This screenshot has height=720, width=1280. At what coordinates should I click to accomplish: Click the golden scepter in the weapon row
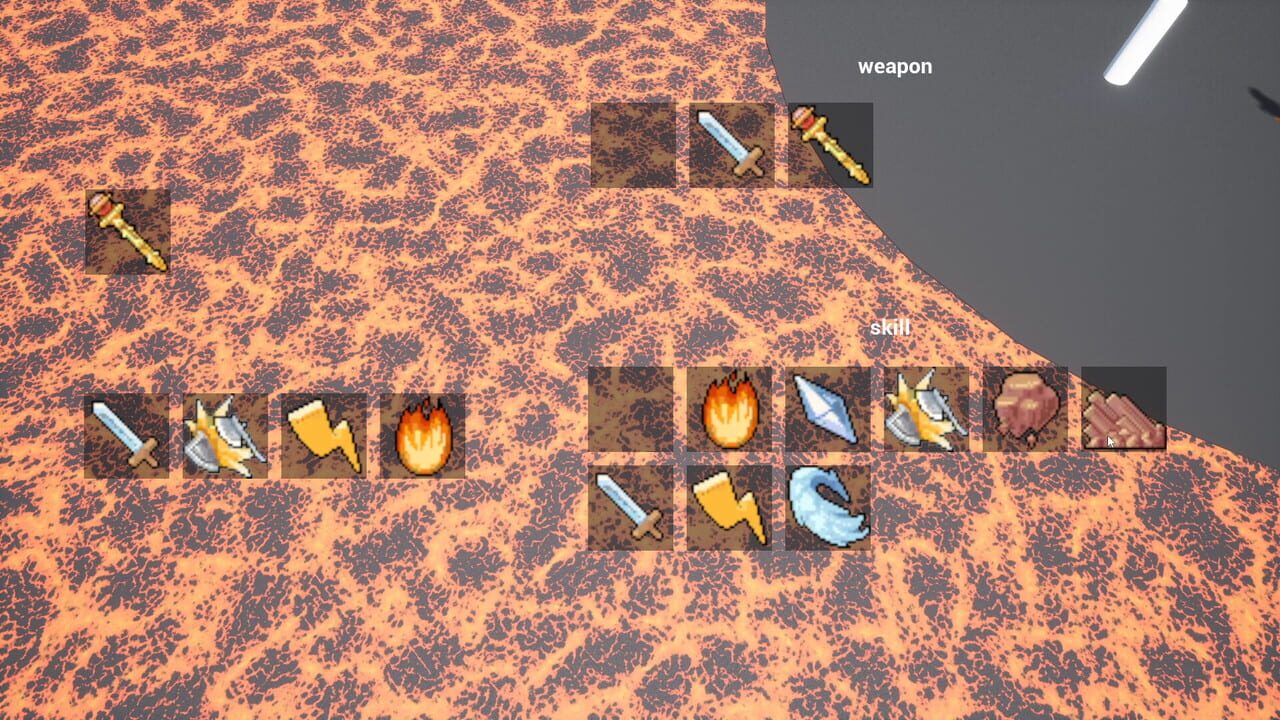(x=828, y=145)
